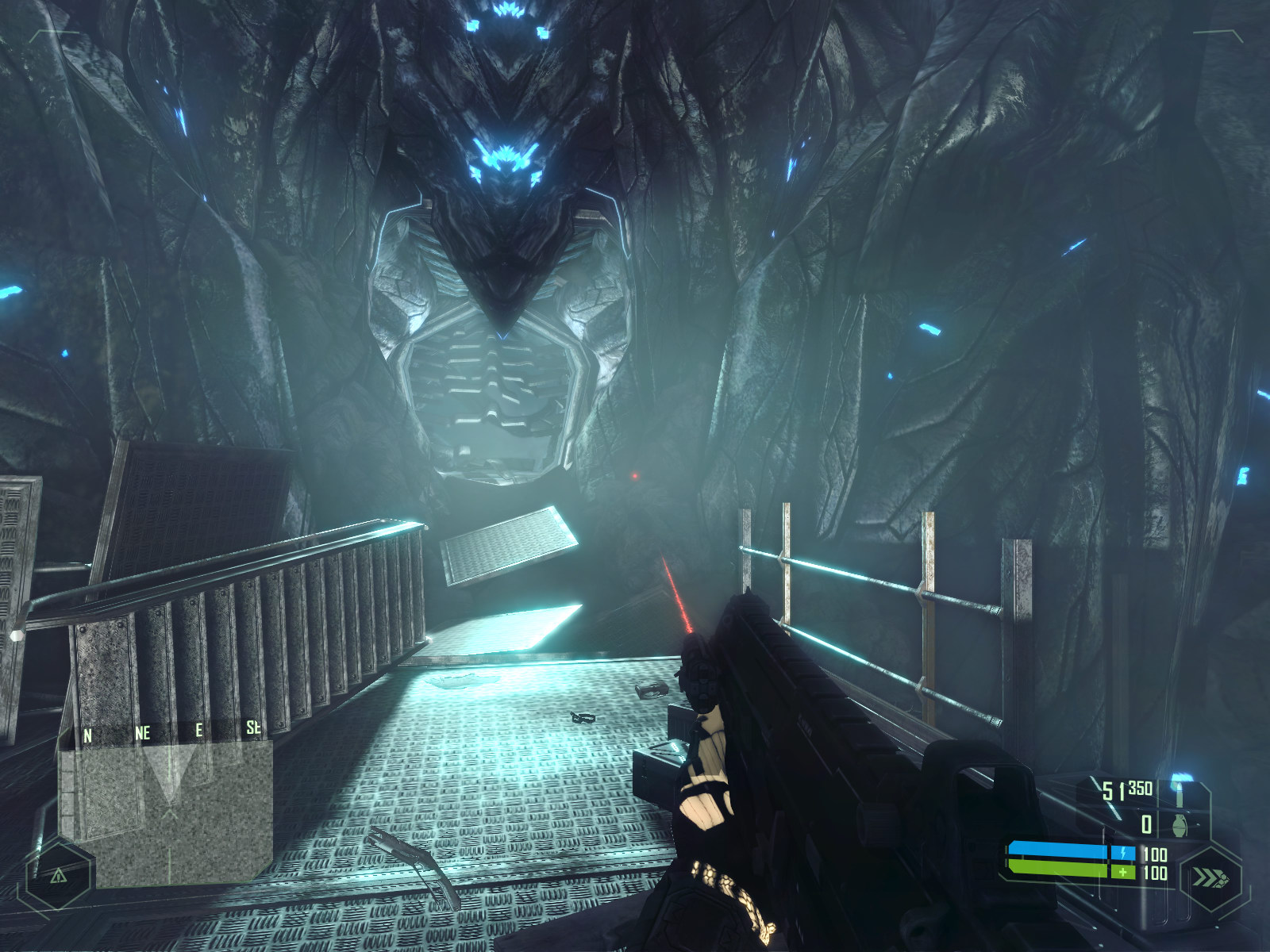Screen dimensions: 1270x952
Task: Activate the speed mode suit icon
Action: [1210, 879]
